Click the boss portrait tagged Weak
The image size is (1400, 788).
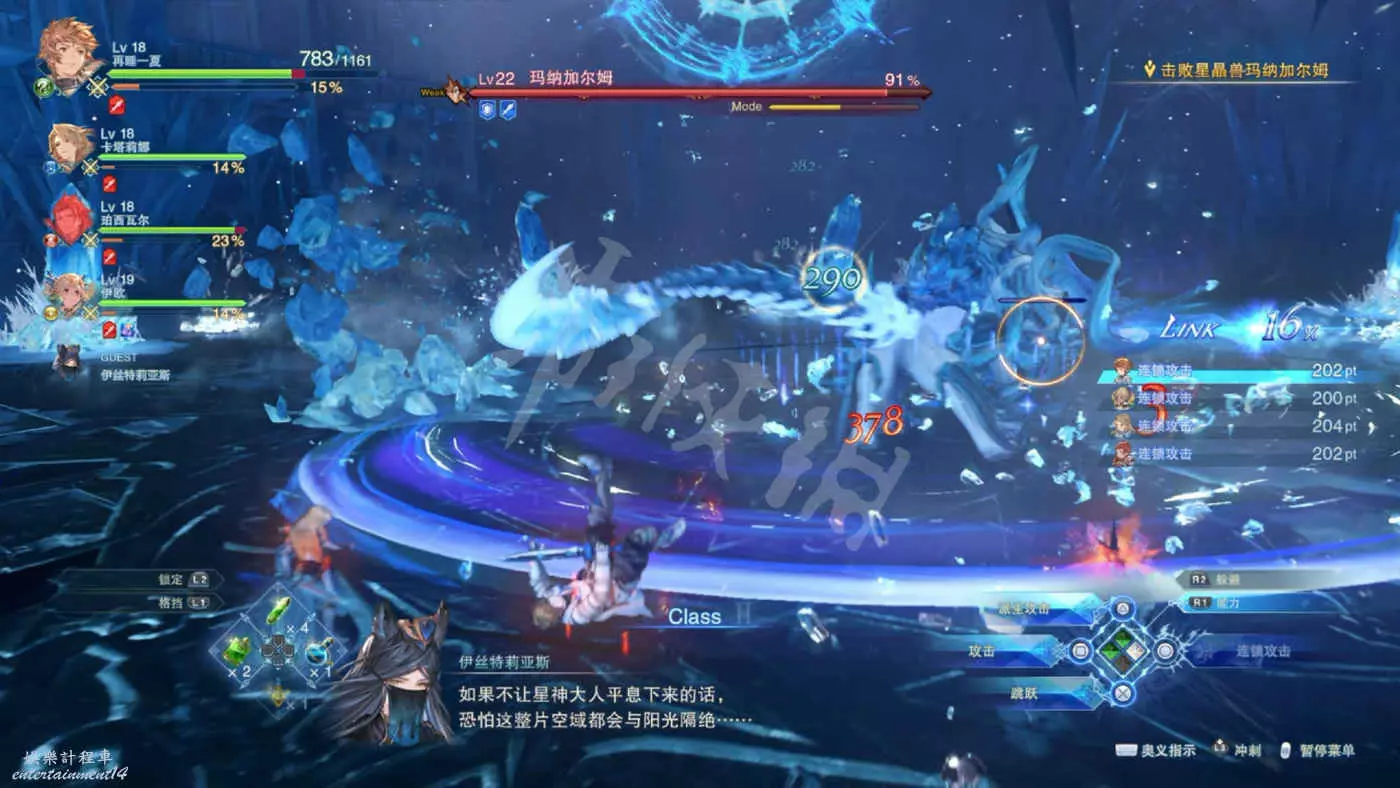[458, 92]
